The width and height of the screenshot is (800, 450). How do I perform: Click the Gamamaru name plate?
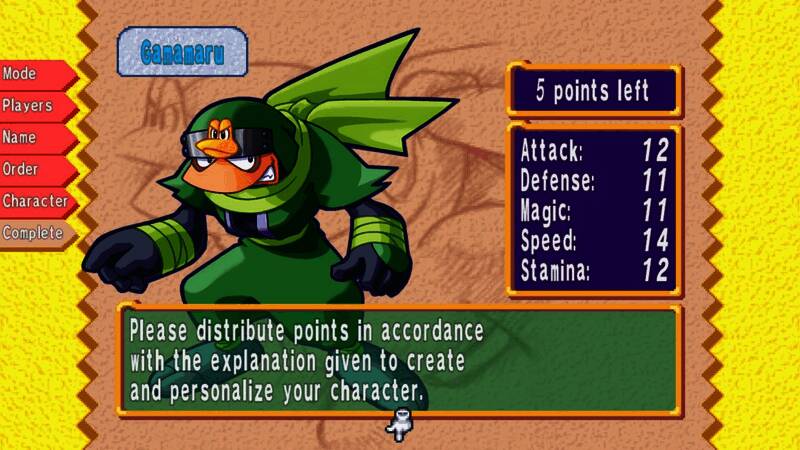coord(181,53)
